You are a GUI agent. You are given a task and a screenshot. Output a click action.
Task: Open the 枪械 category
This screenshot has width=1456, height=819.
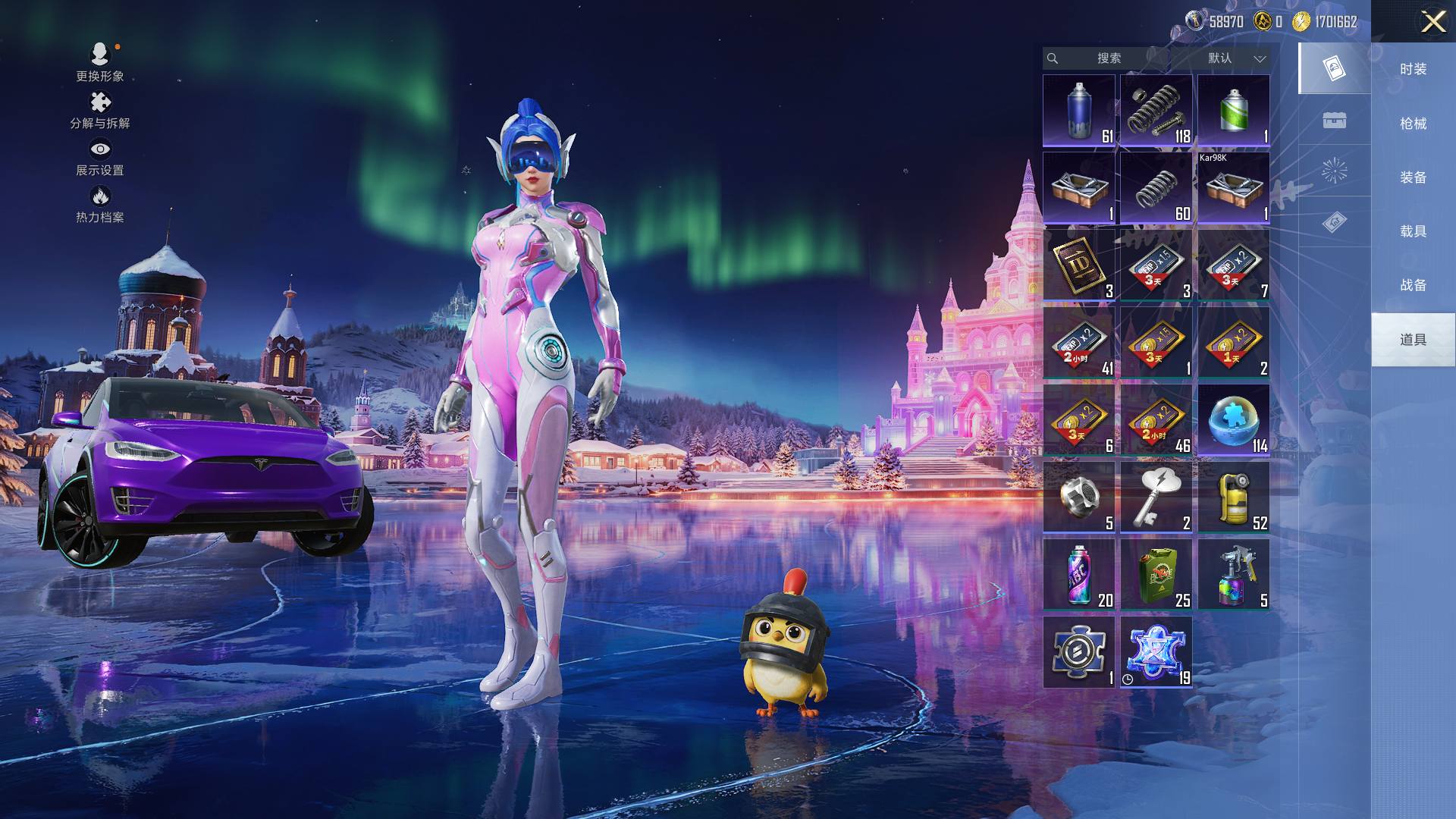point(1413,124)
